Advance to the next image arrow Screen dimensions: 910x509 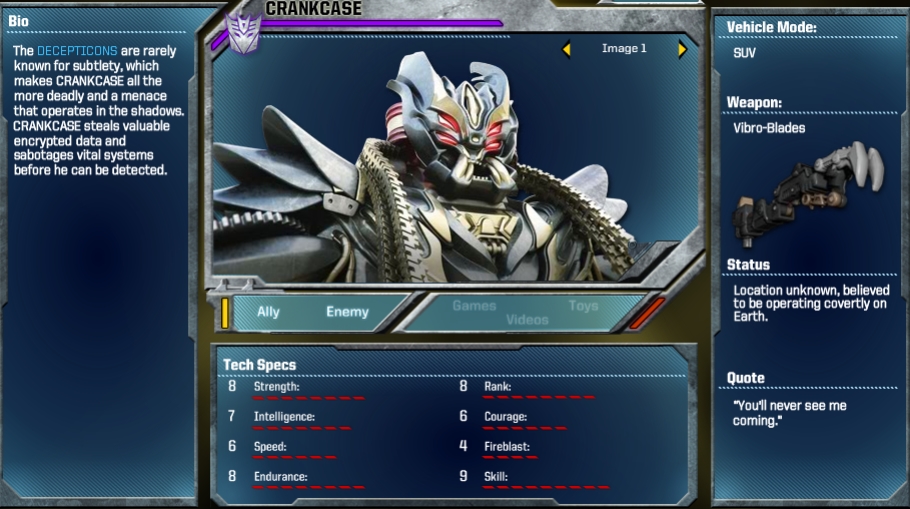pos(682,49)
